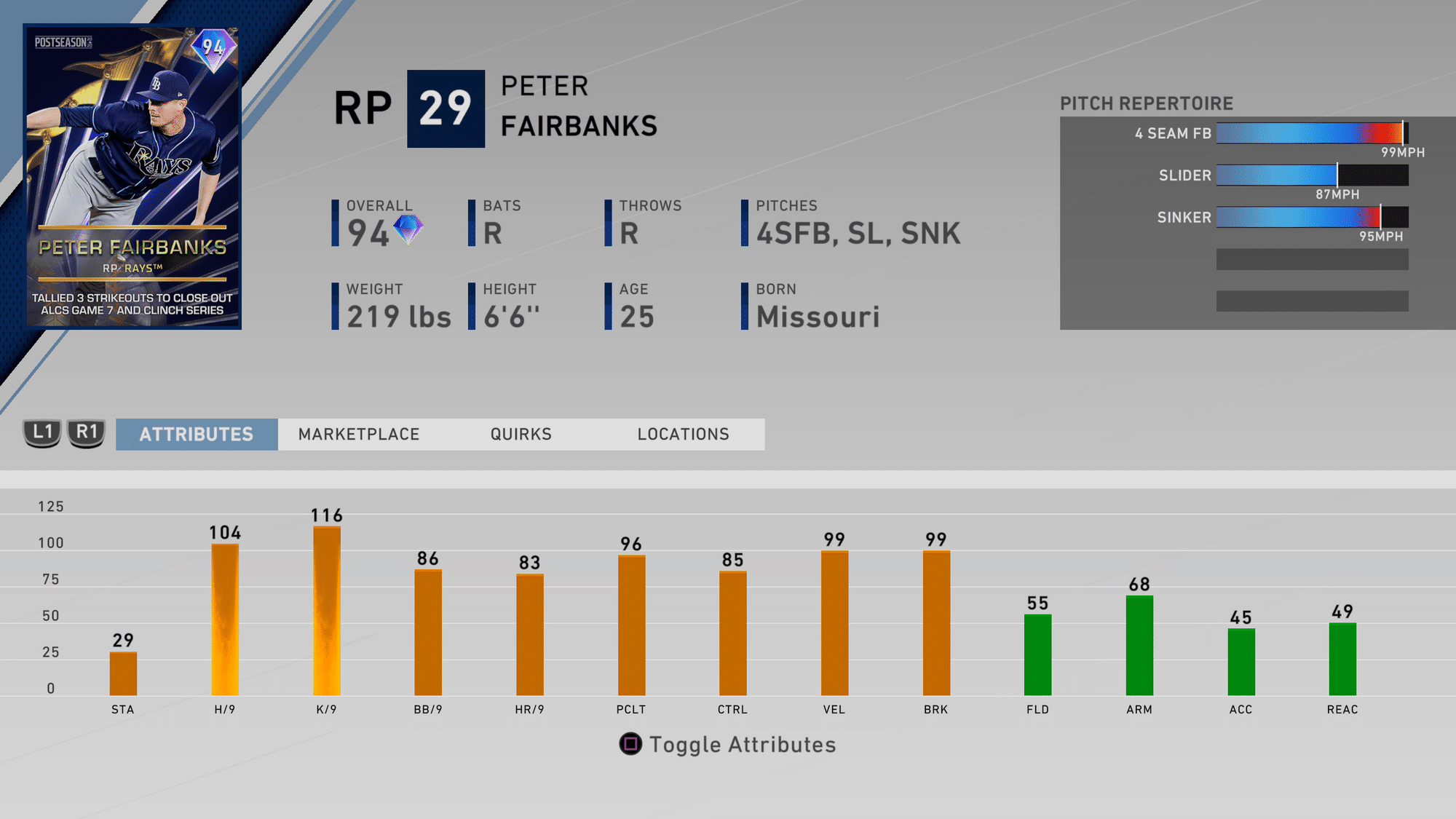This screenshot has height=819, width=1456.
Task: View the Locations tab
Action: [683, 435]
